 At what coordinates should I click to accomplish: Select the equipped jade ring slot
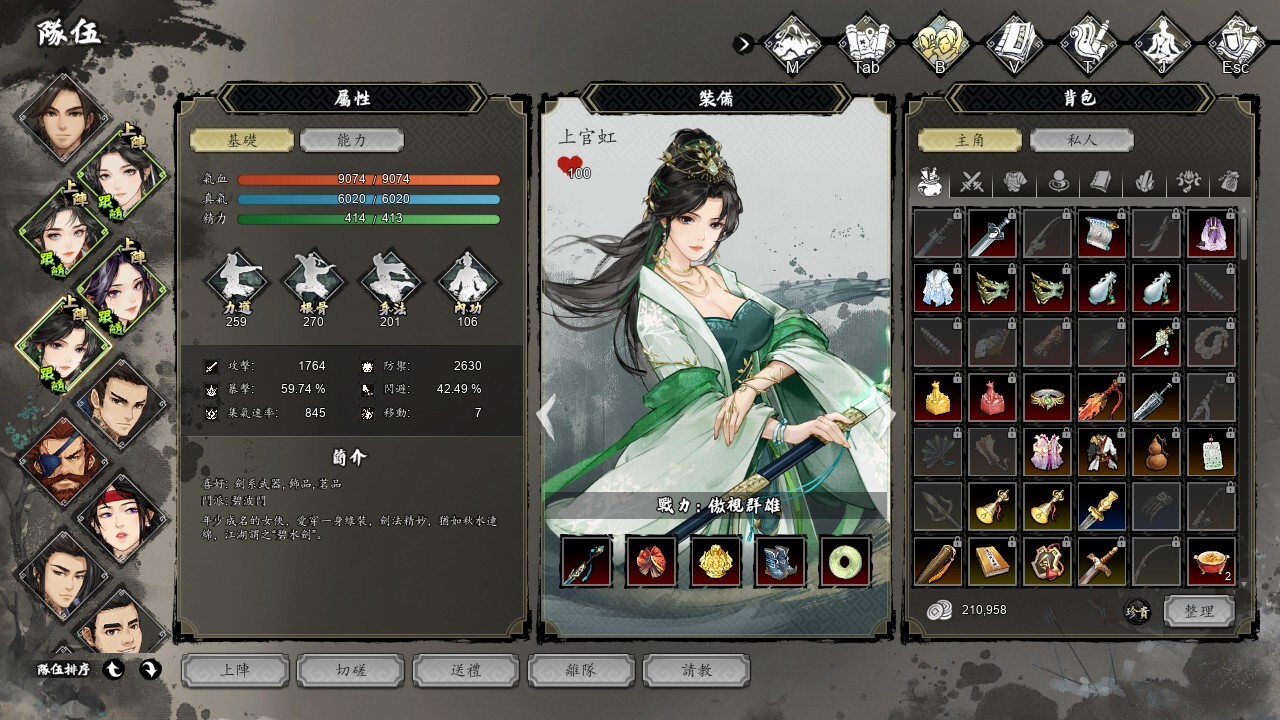[845, 561]
